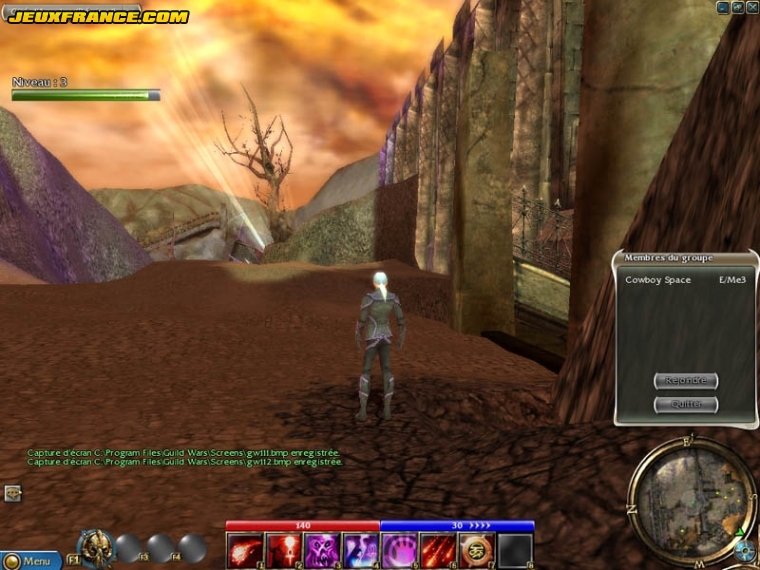760x570 pixels.
Task: Click the small blue disc beside the compass
Action: click(x=743, y=551)
